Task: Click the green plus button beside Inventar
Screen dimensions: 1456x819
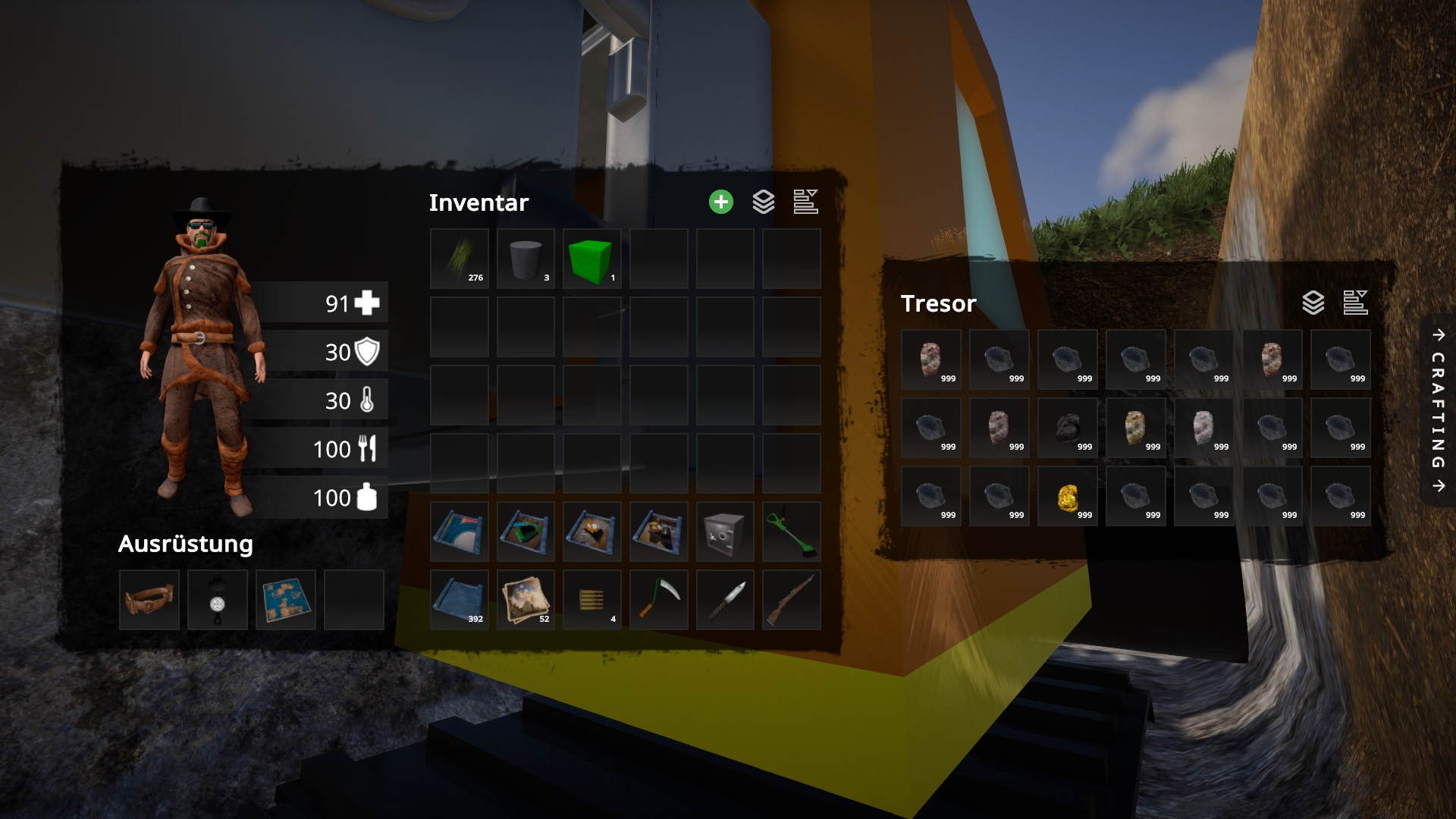Action: [x=720, y=202]
